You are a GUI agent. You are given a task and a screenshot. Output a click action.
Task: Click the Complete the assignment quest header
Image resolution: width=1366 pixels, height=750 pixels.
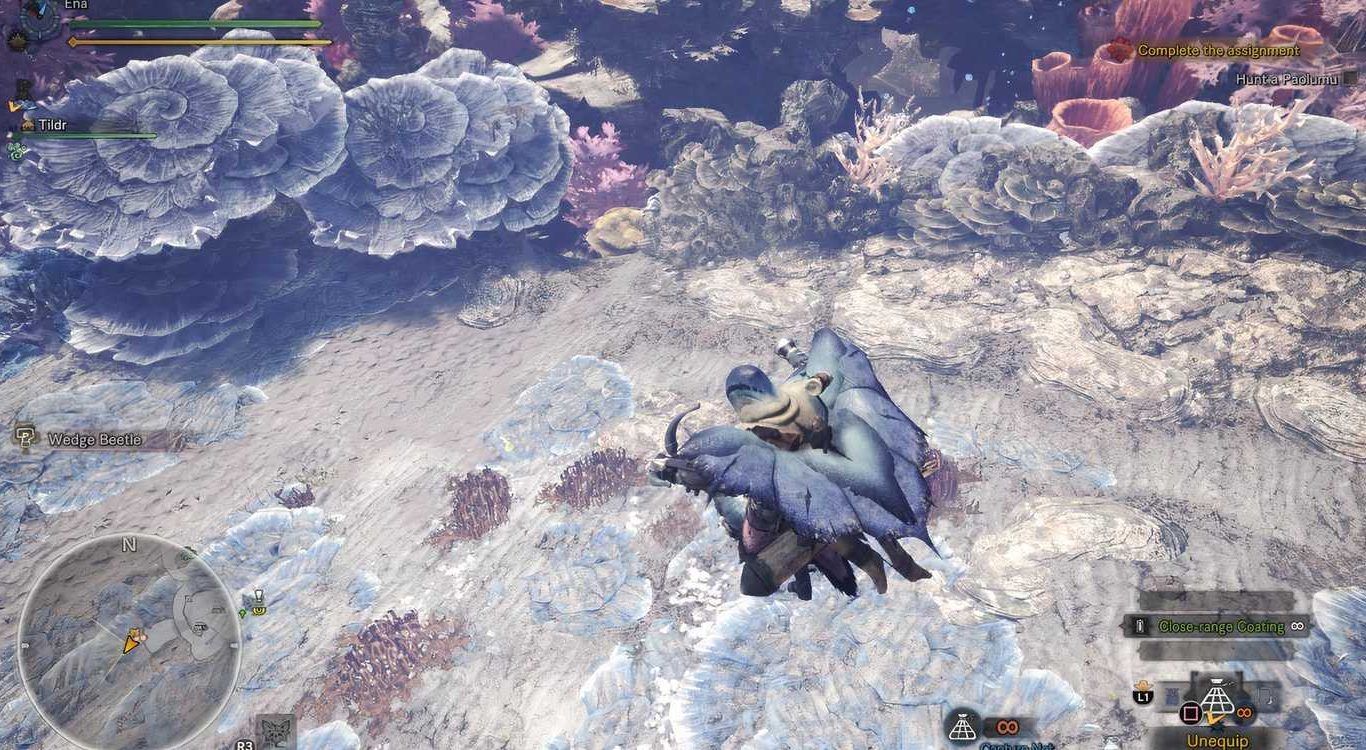tap(1217, 50)
